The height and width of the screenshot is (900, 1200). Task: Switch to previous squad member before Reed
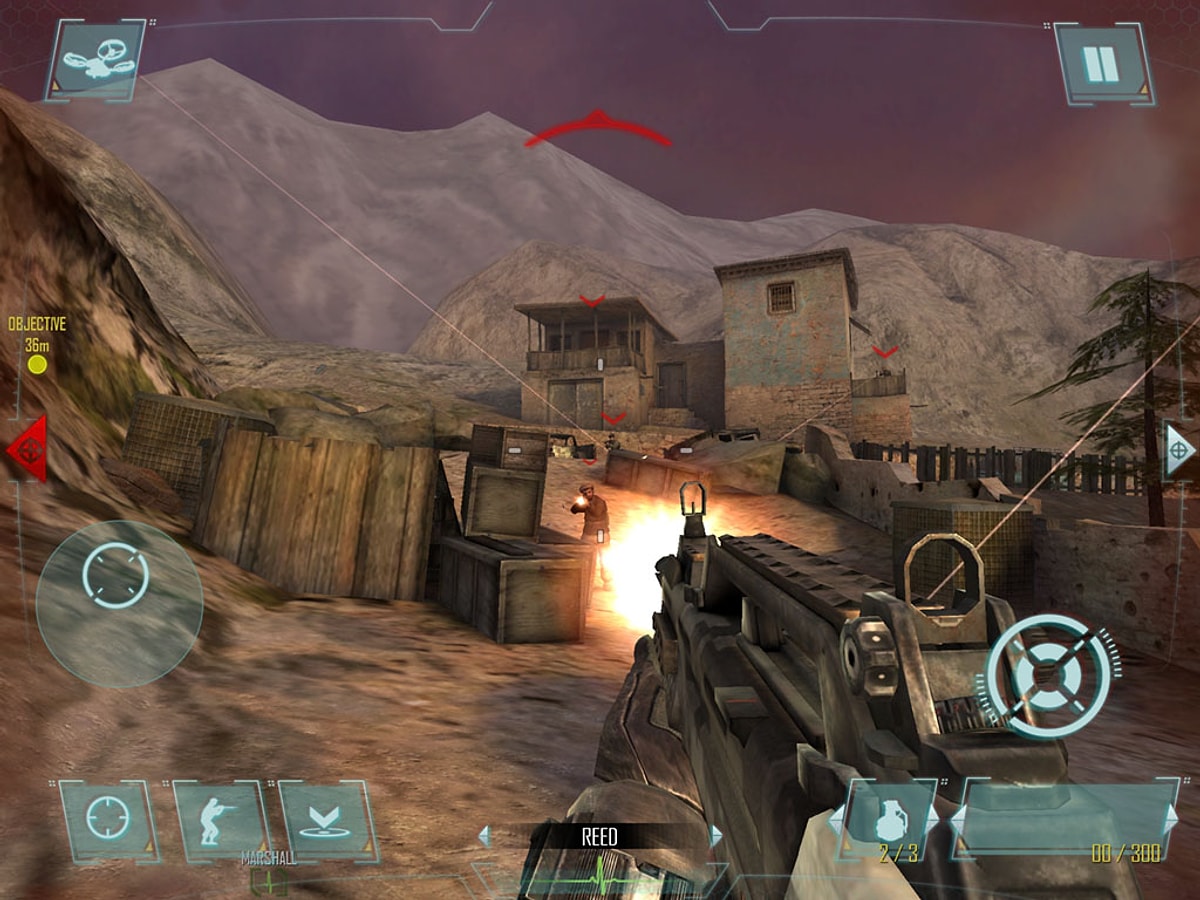[x=485, y=836]
